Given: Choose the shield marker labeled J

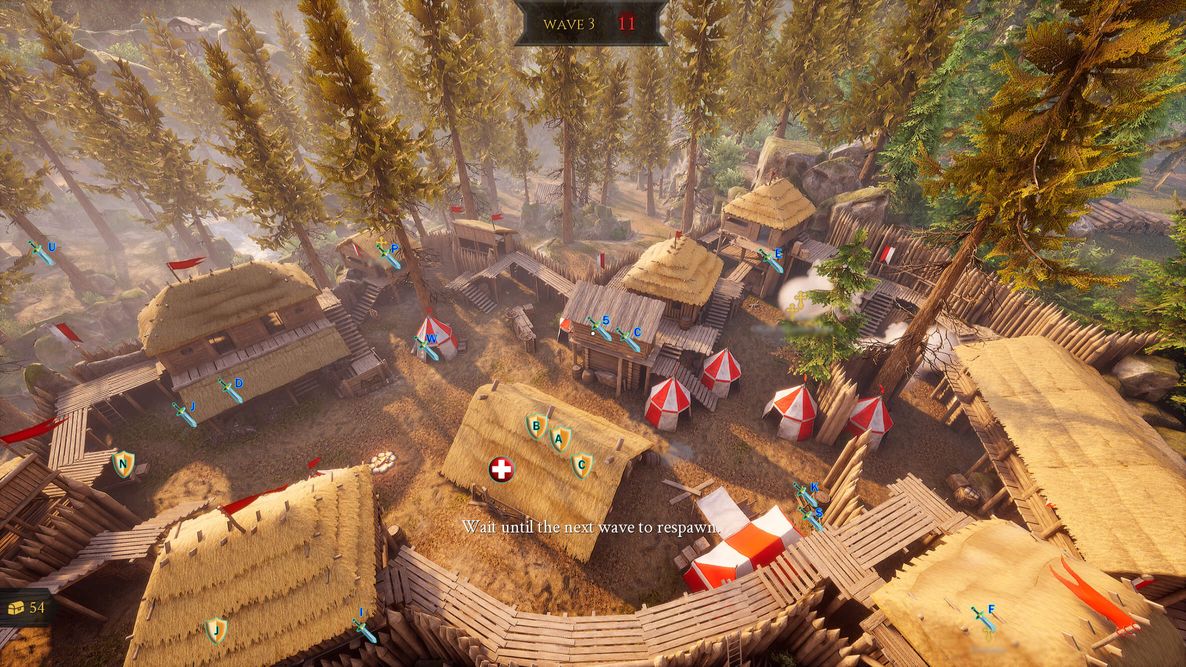Looking at the screenshot, I should tap(216, 630).
